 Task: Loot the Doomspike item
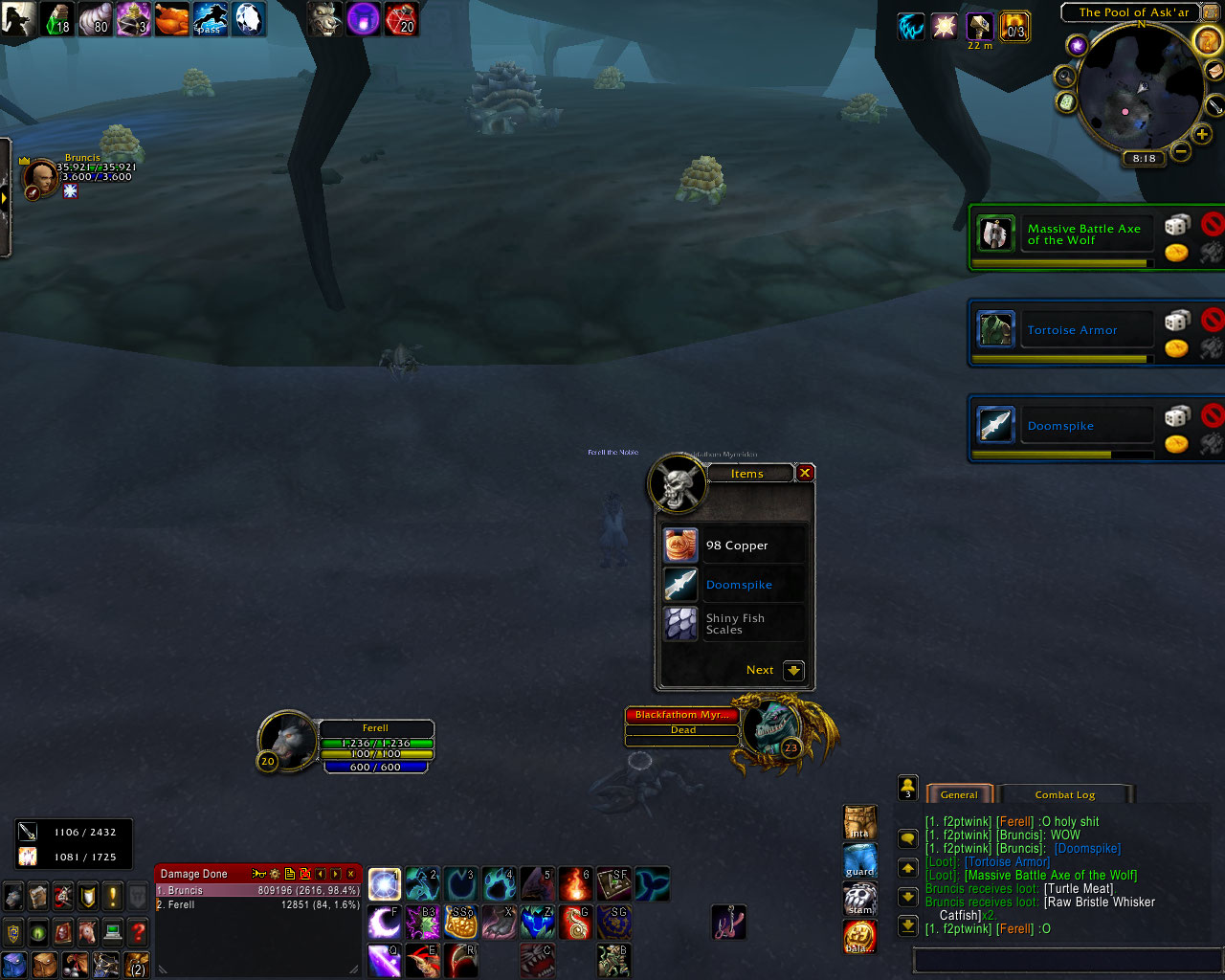click(680, 585)
